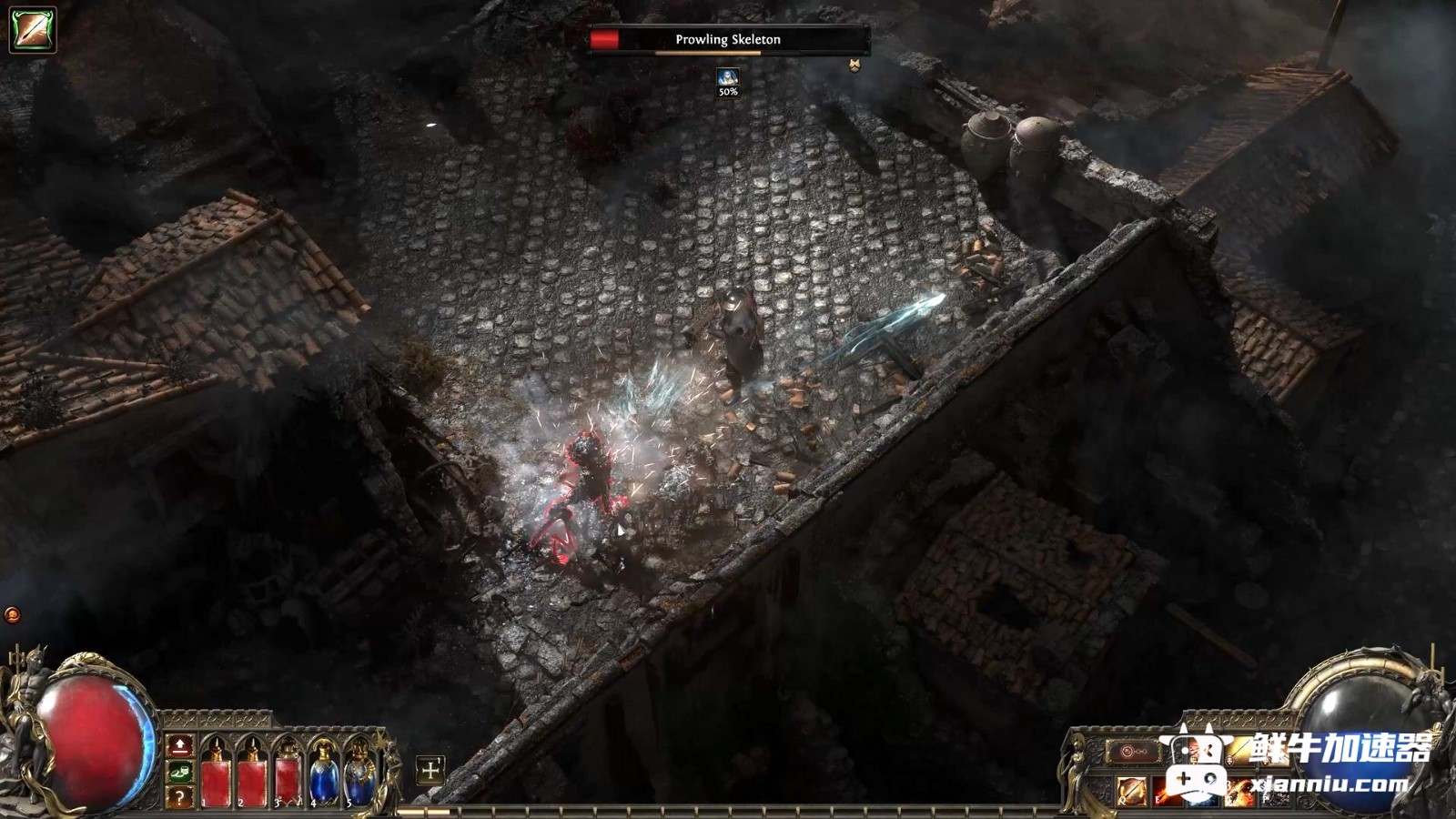Viewport: 1456px width, 819px height.
Task: Use the life flask in slot 1
Action: click(216, 777)
